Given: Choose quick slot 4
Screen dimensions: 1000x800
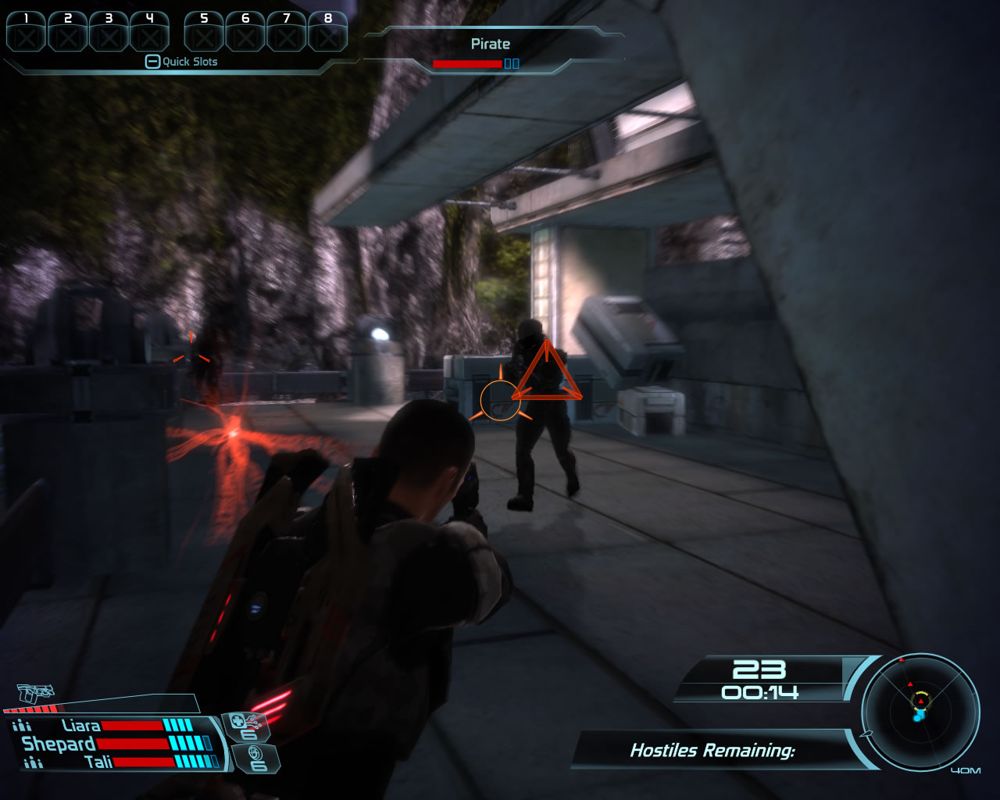Looking at the screenshot, I should click(x=149, y=33).
